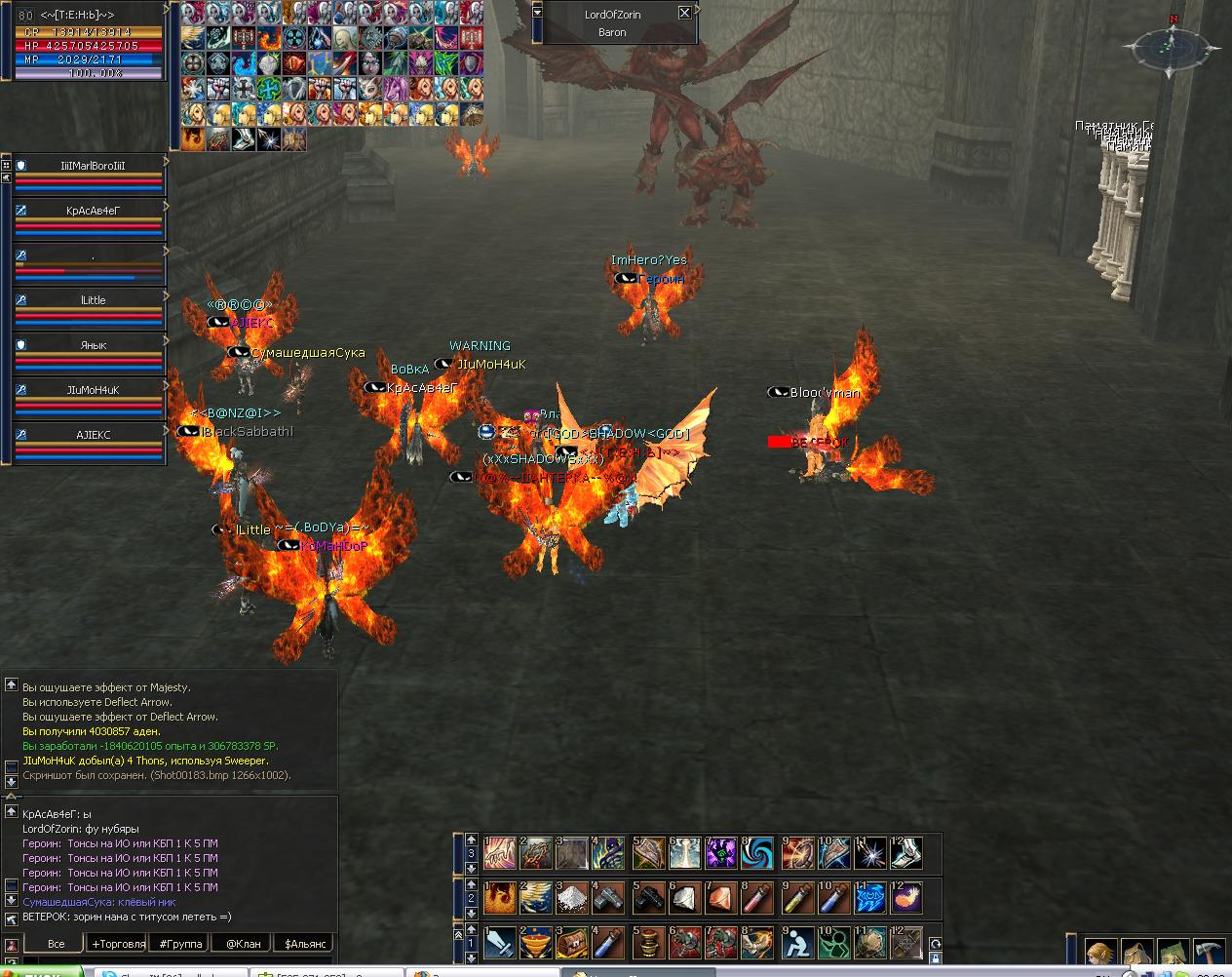Select party member AJIEKC
This screenshot has height=977, width=1232.
coord(93,435)
